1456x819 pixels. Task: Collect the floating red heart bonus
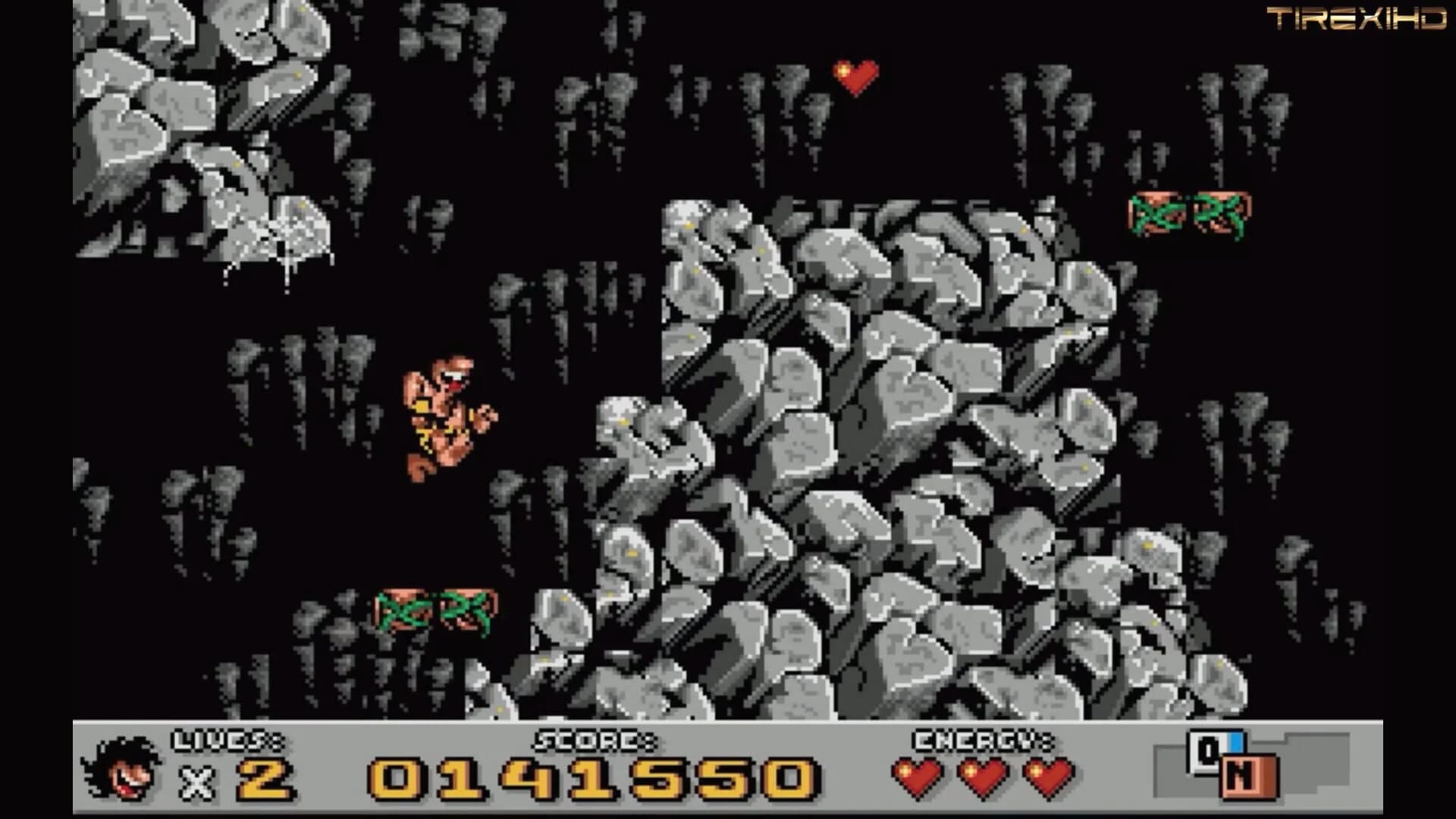coord(855,74)
